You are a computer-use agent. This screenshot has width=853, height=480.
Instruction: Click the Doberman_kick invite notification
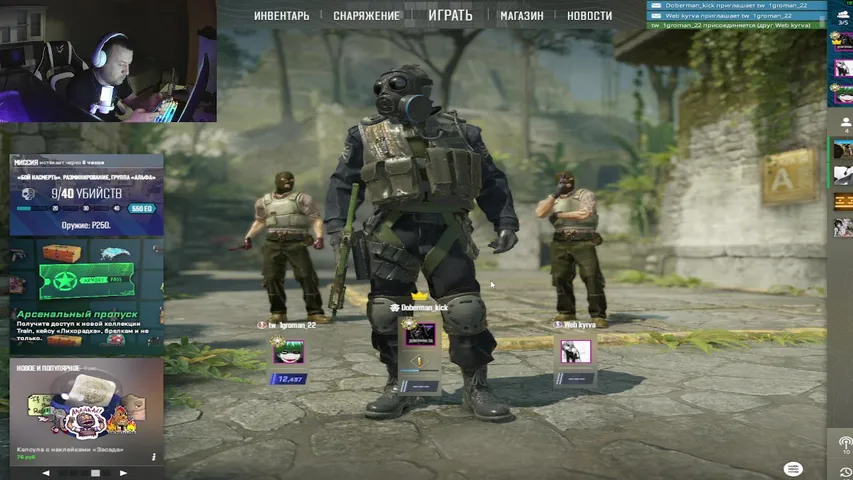click(x=735, y=5)
